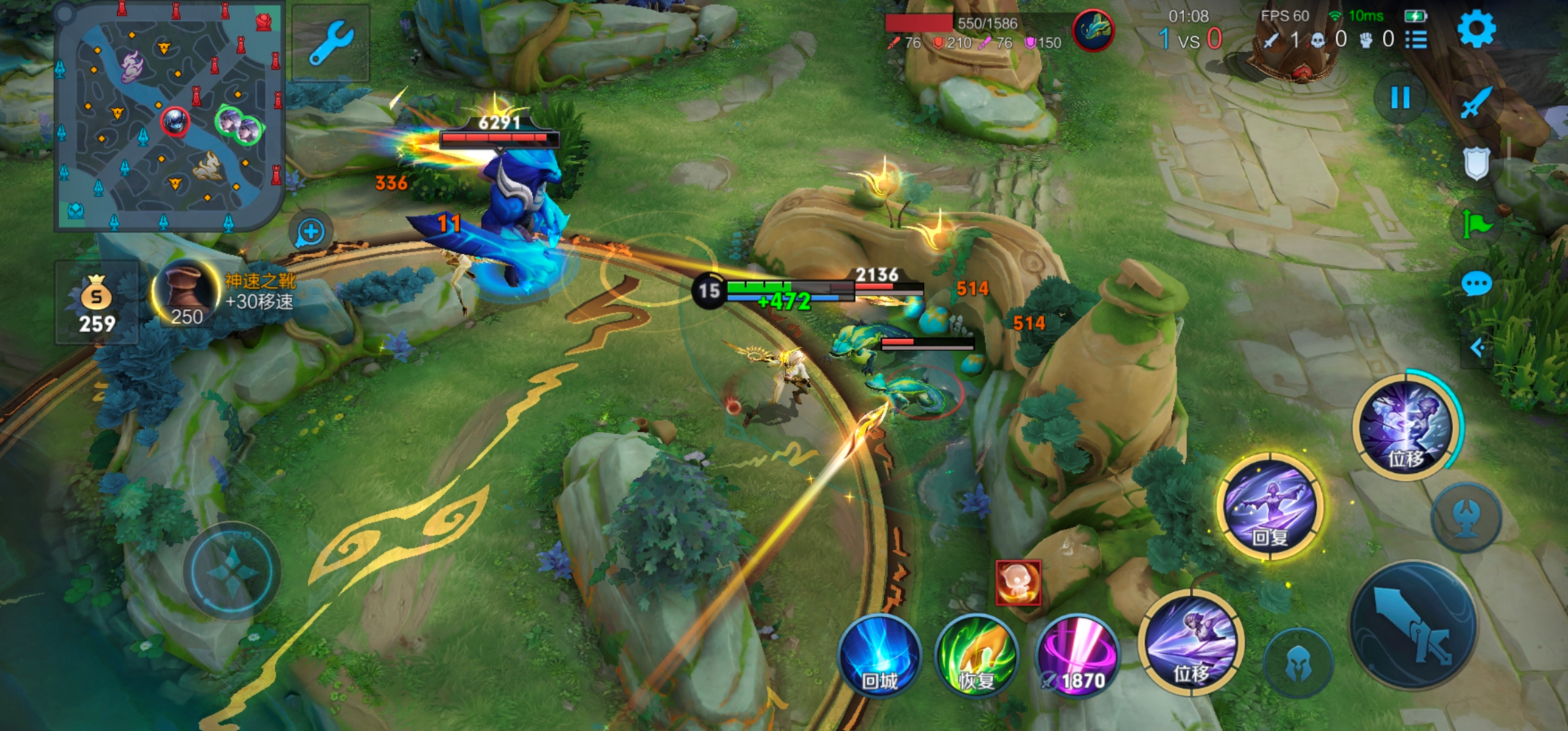Send the sword attack signal
Image resolution: width=1568 pixels, height=731 pixels.
1475,103
